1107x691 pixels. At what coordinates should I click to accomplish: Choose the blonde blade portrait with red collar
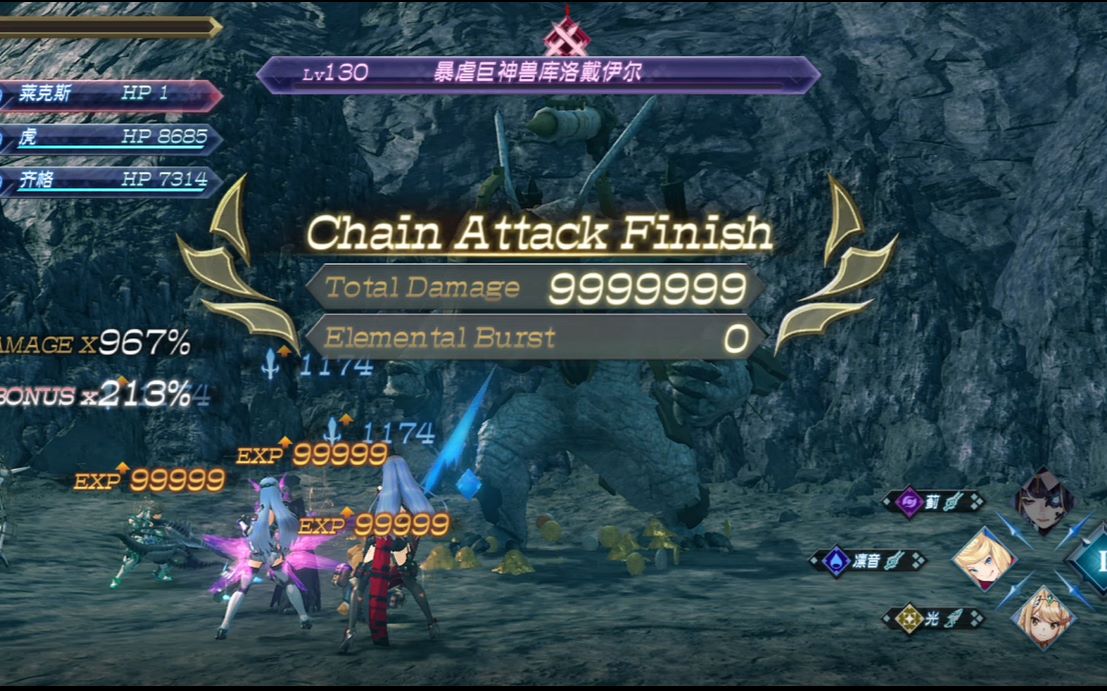984,560
